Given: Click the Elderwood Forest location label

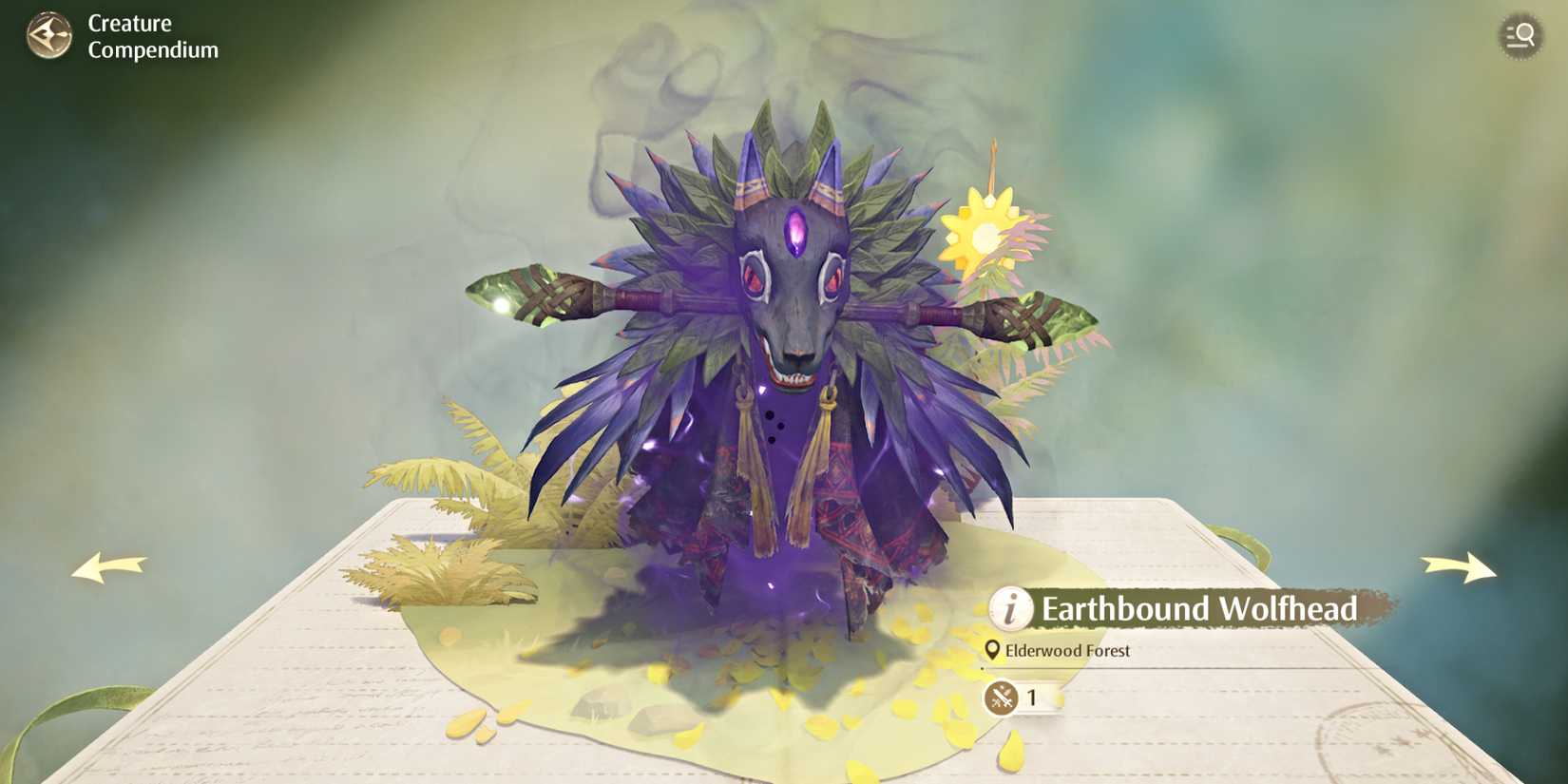Looking at the screenshot, I should click(x=1069, y=651).
